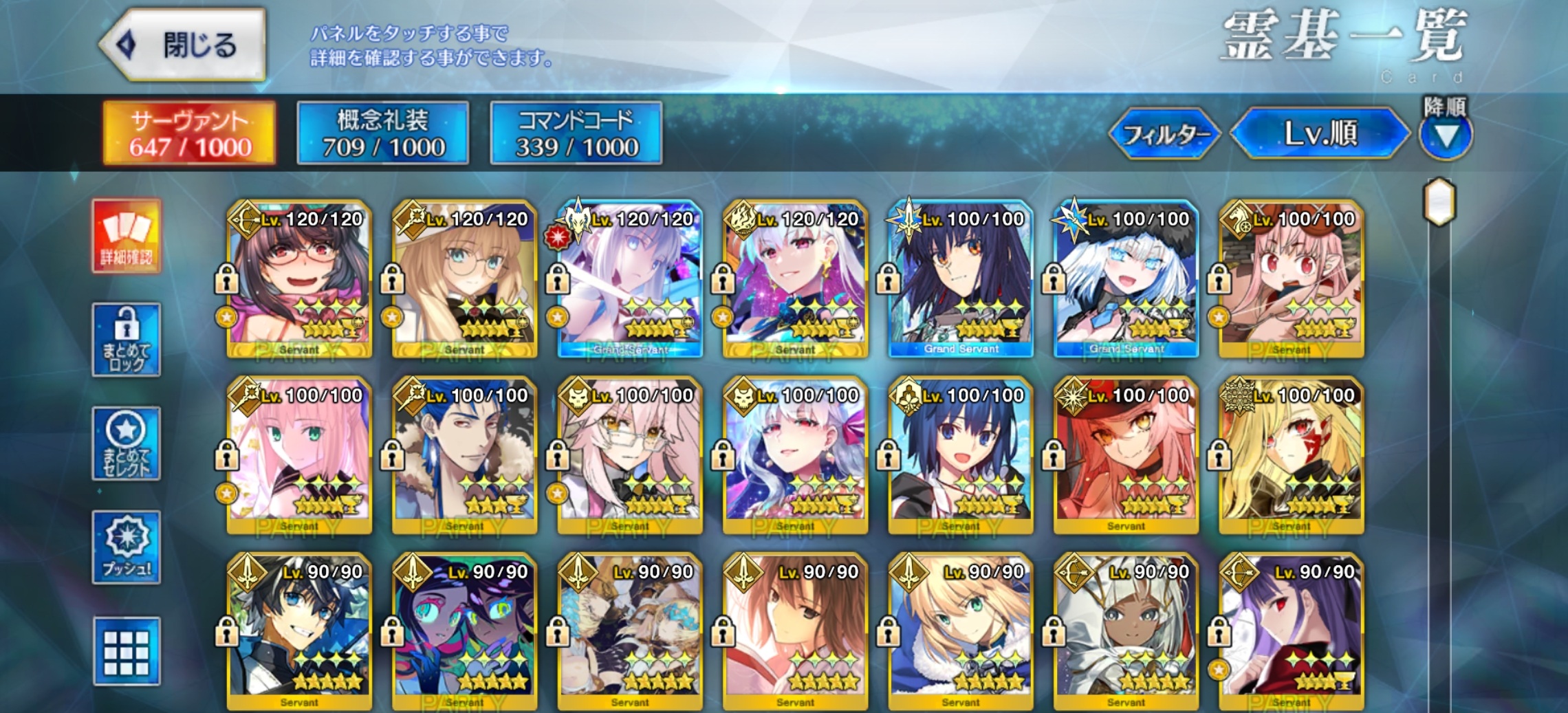
Task: Switch to the サーヴァント tab
Action: click(x=190, y=133)
